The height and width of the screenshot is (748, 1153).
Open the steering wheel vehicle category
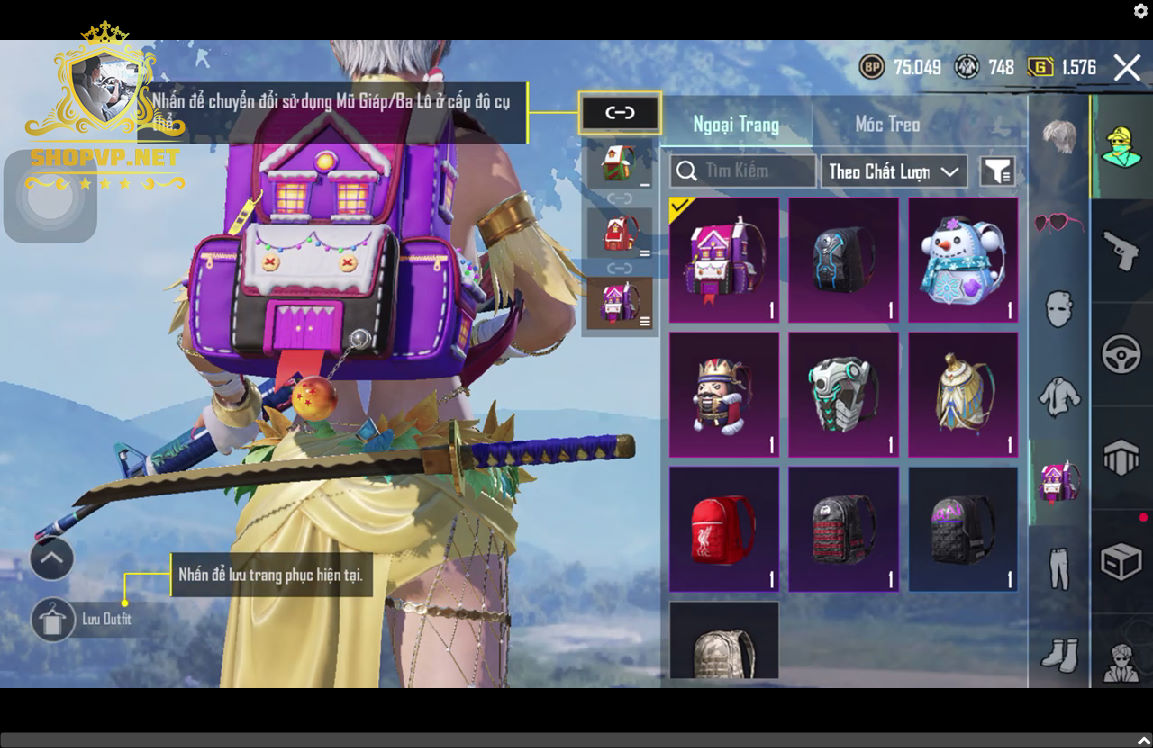1121,354
